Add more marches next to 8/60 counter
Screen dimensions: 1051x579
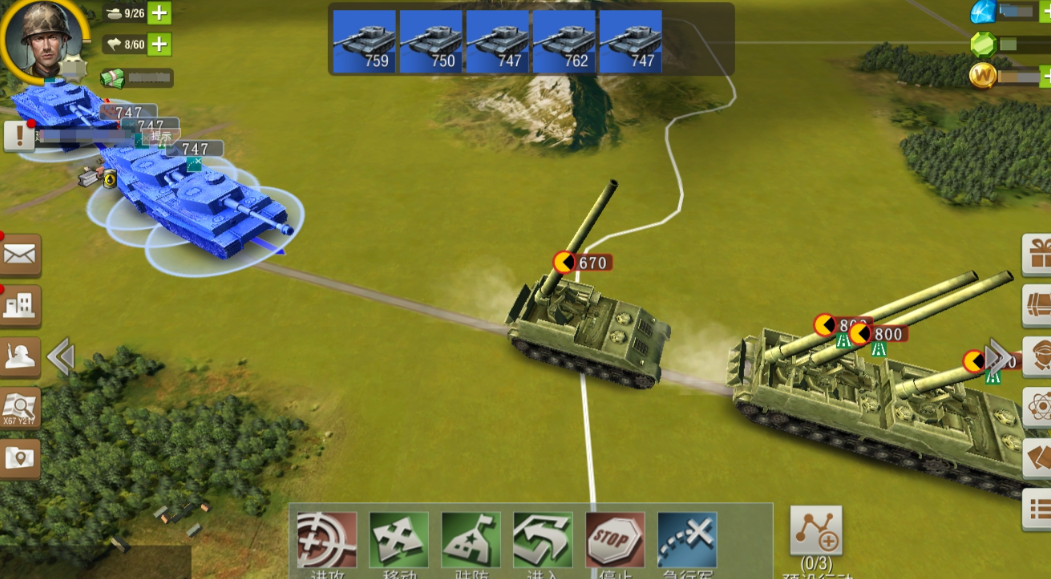(159, 44)
